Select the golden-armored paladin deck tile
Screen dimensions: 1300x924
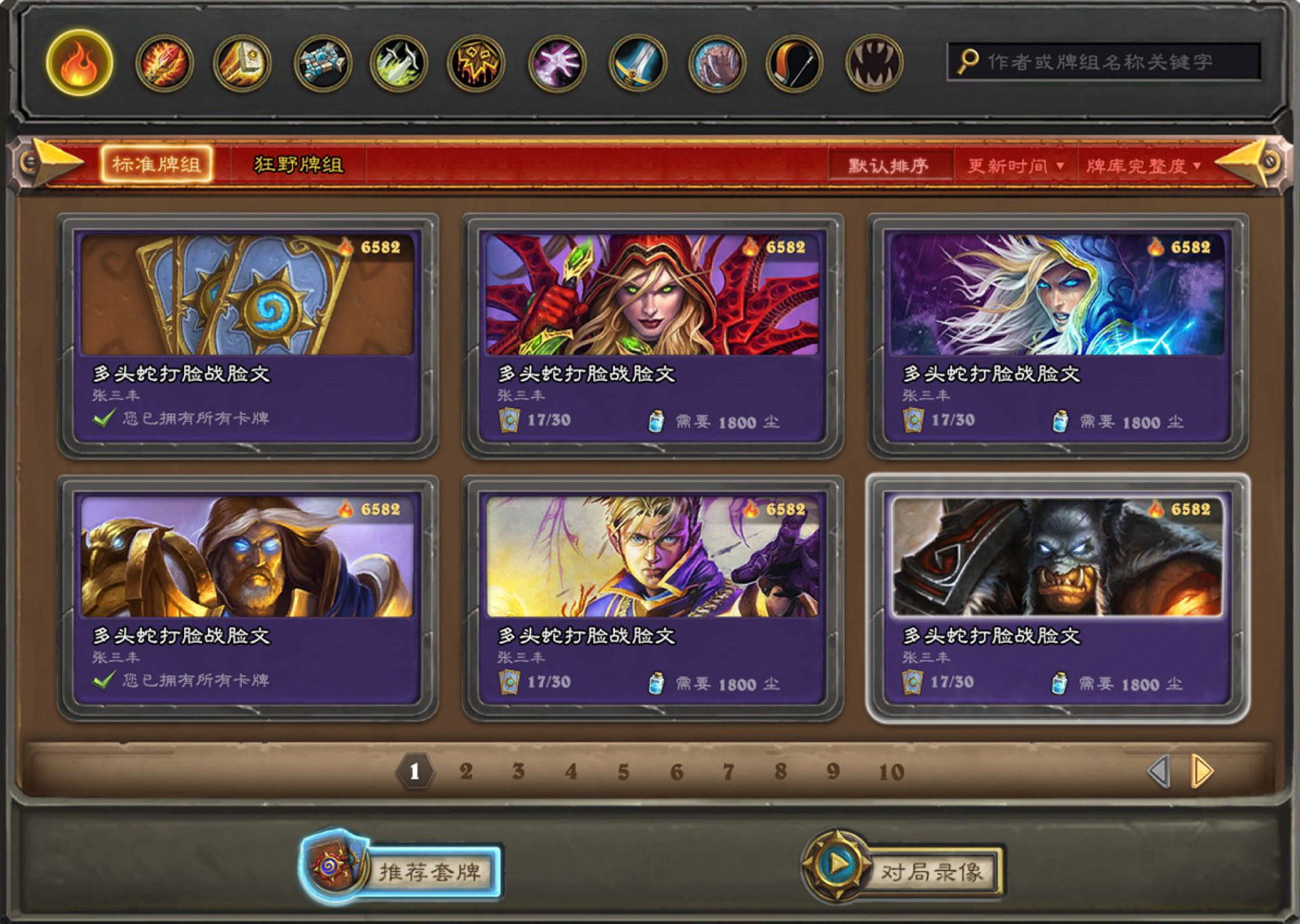pos(247,597)
